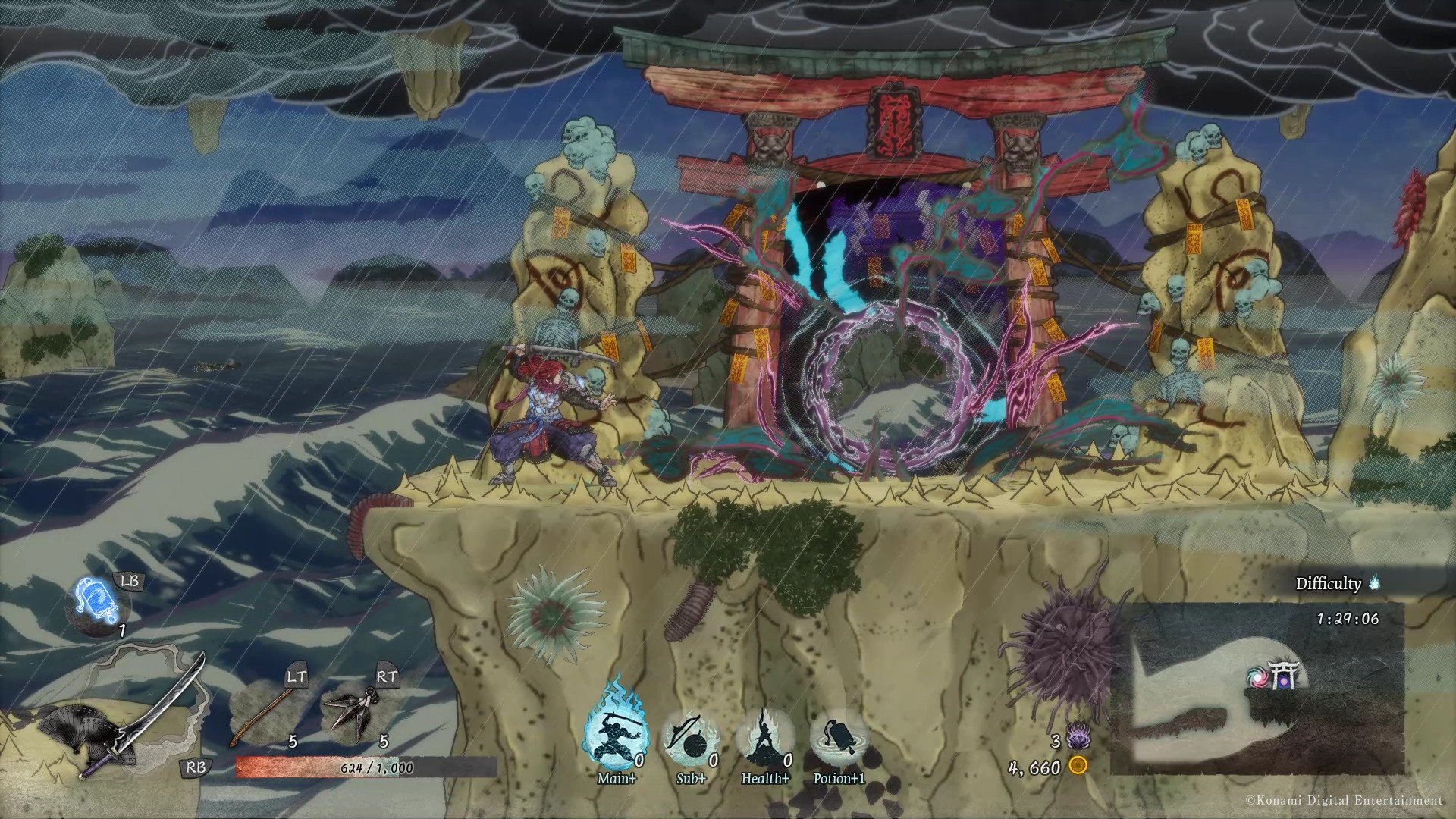Screen dimensions: 1456x819
Task: Select the blue glowing potion flask item
Action: click(x=97, y=604)
